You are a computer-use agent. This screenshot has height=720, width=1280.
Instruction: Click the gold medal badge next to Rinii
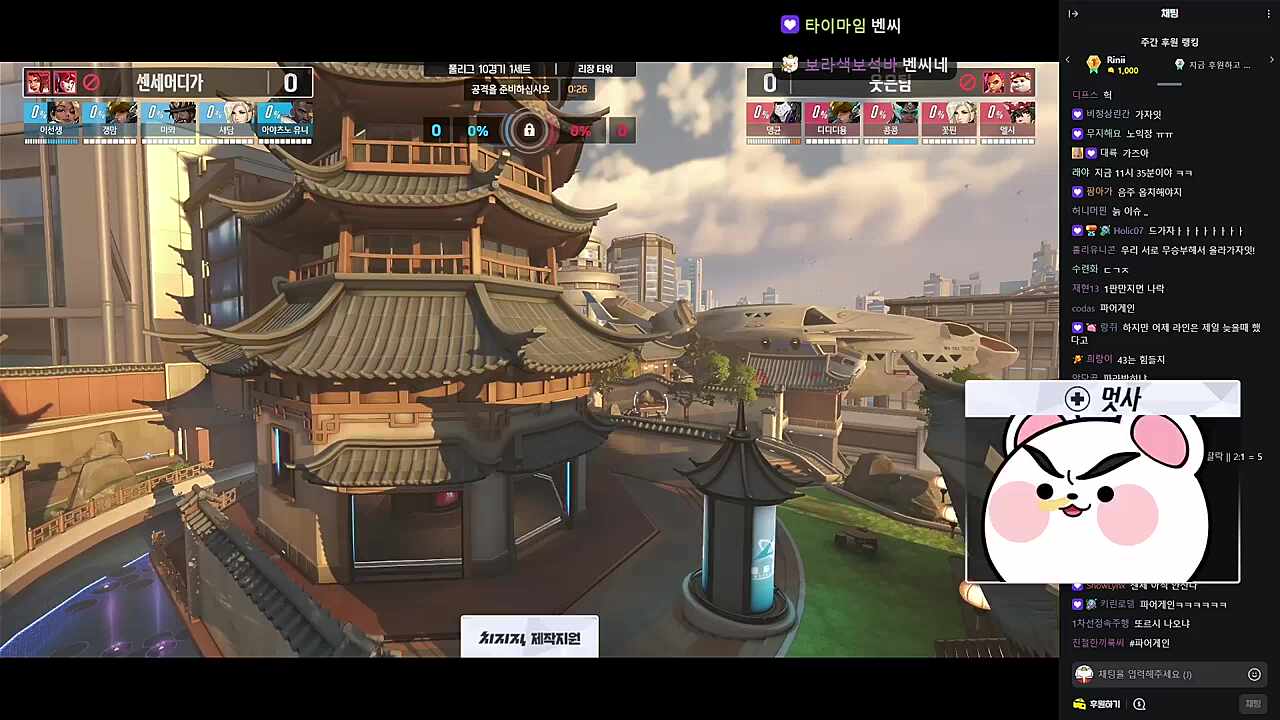[x=1095, y=63]
